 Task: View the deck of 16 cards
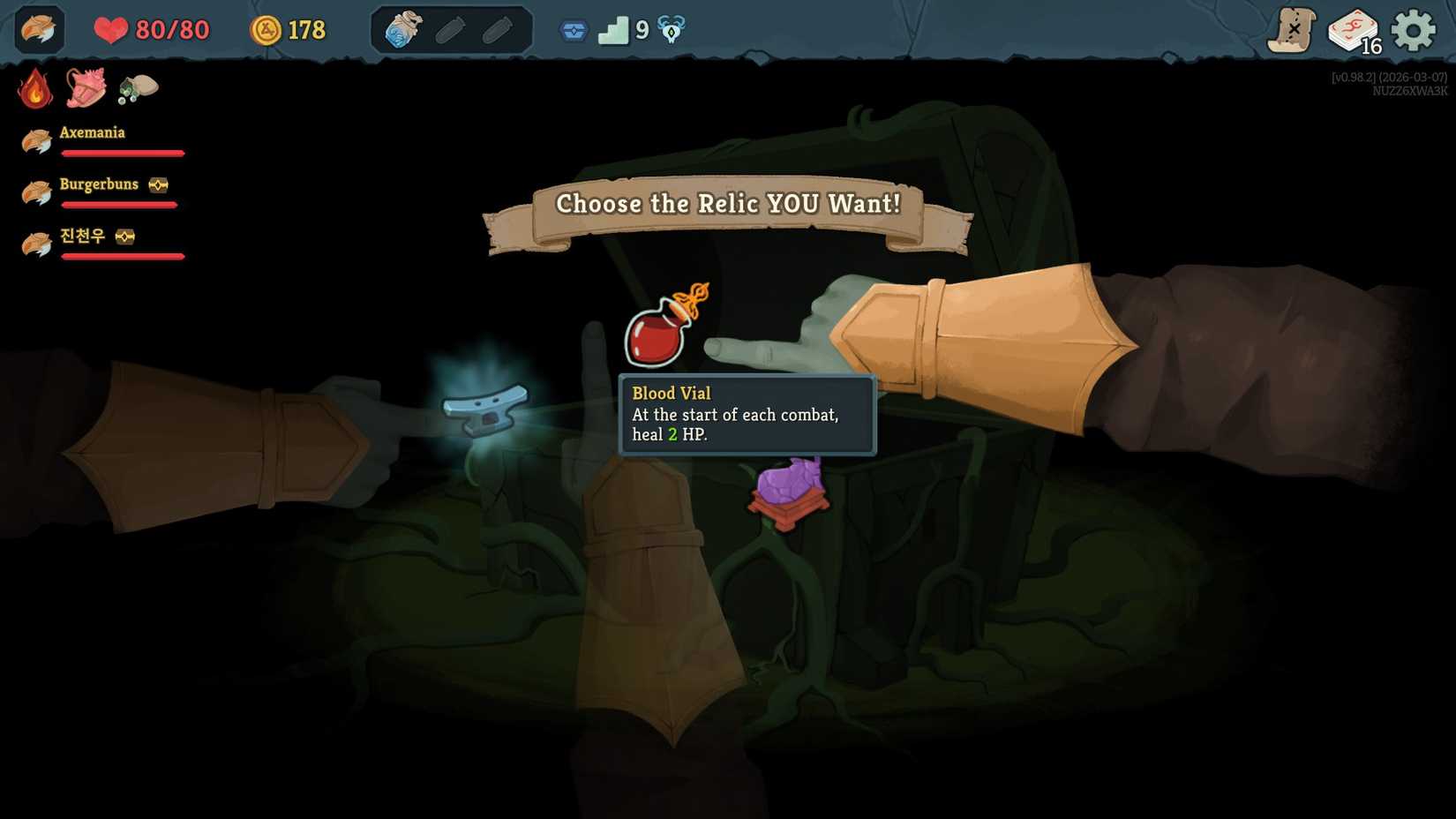(x=1352, y=29)
